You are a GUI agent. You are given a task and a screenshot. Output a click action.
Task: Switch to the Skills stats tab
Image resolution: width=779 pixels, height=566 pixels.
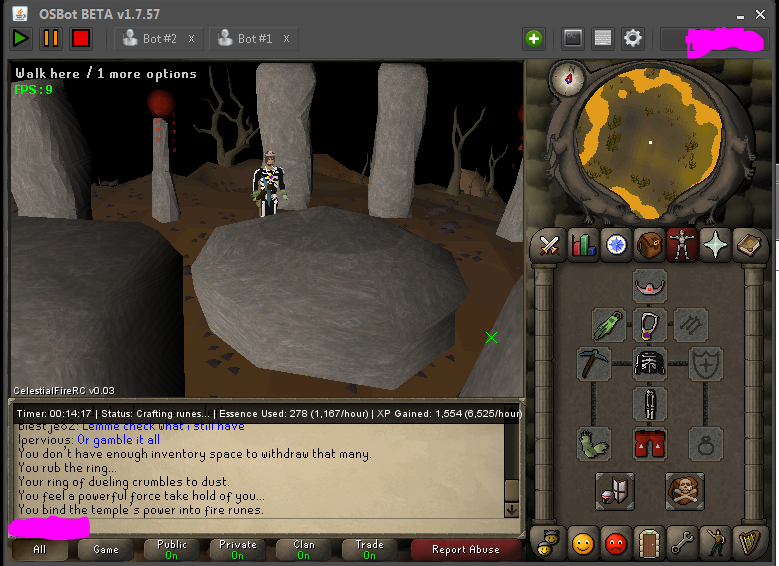[x=582, y=246]
